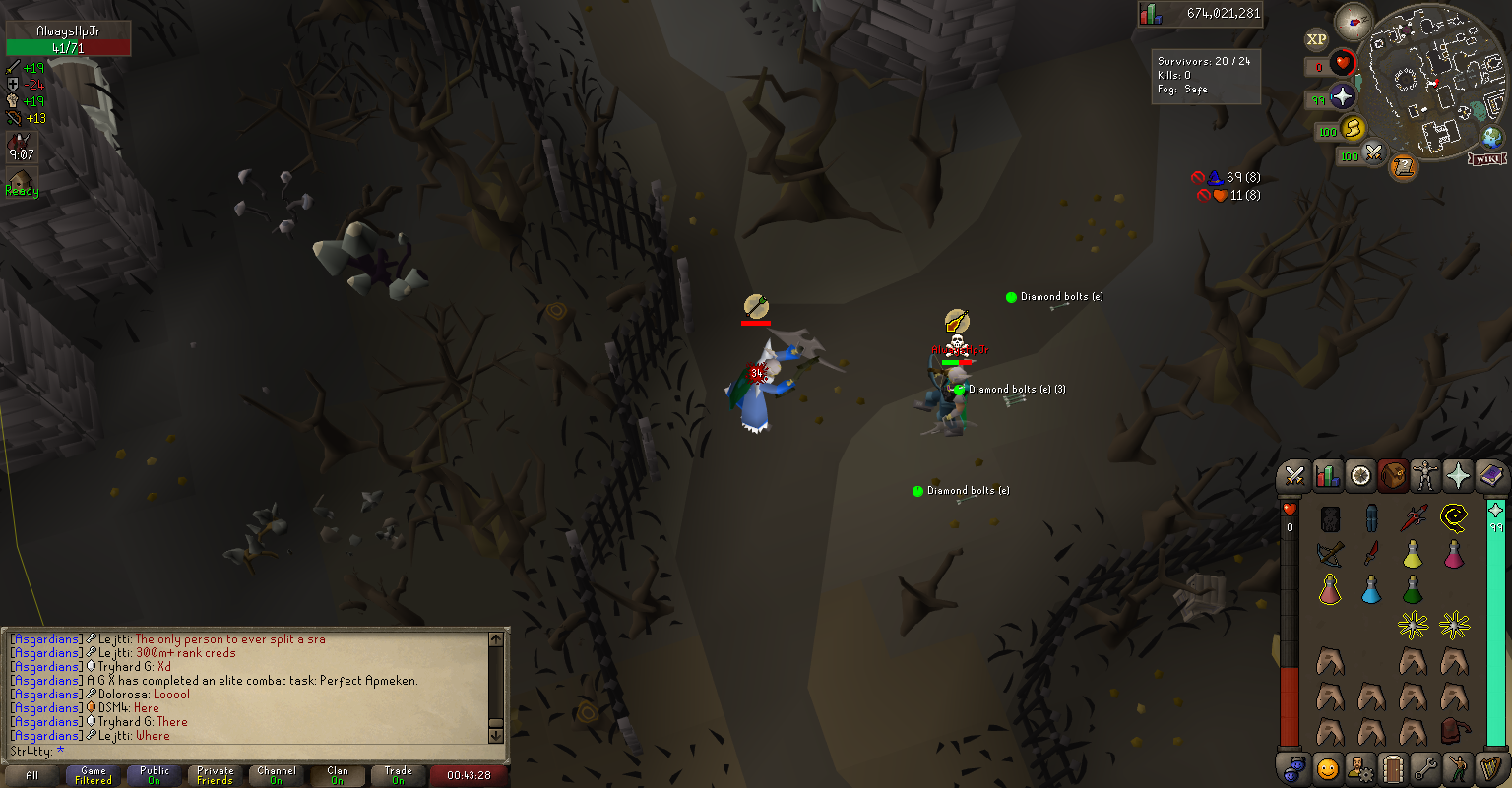Toggle the Public chat filter
Viewport: 1512px width, 788px height.
(155, 775)
